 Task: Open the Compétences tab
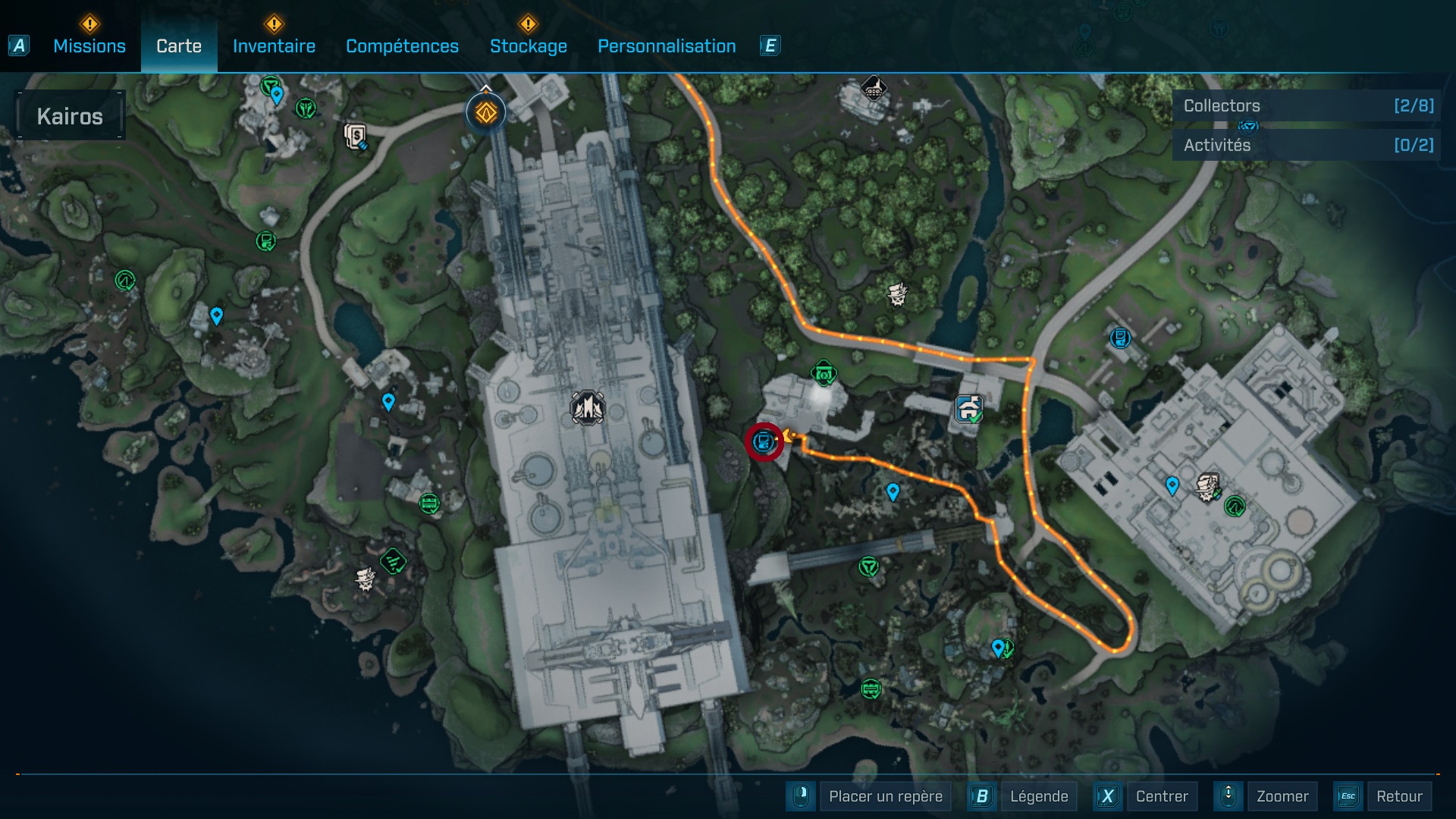pyautogui.click(x=402, y=46)
